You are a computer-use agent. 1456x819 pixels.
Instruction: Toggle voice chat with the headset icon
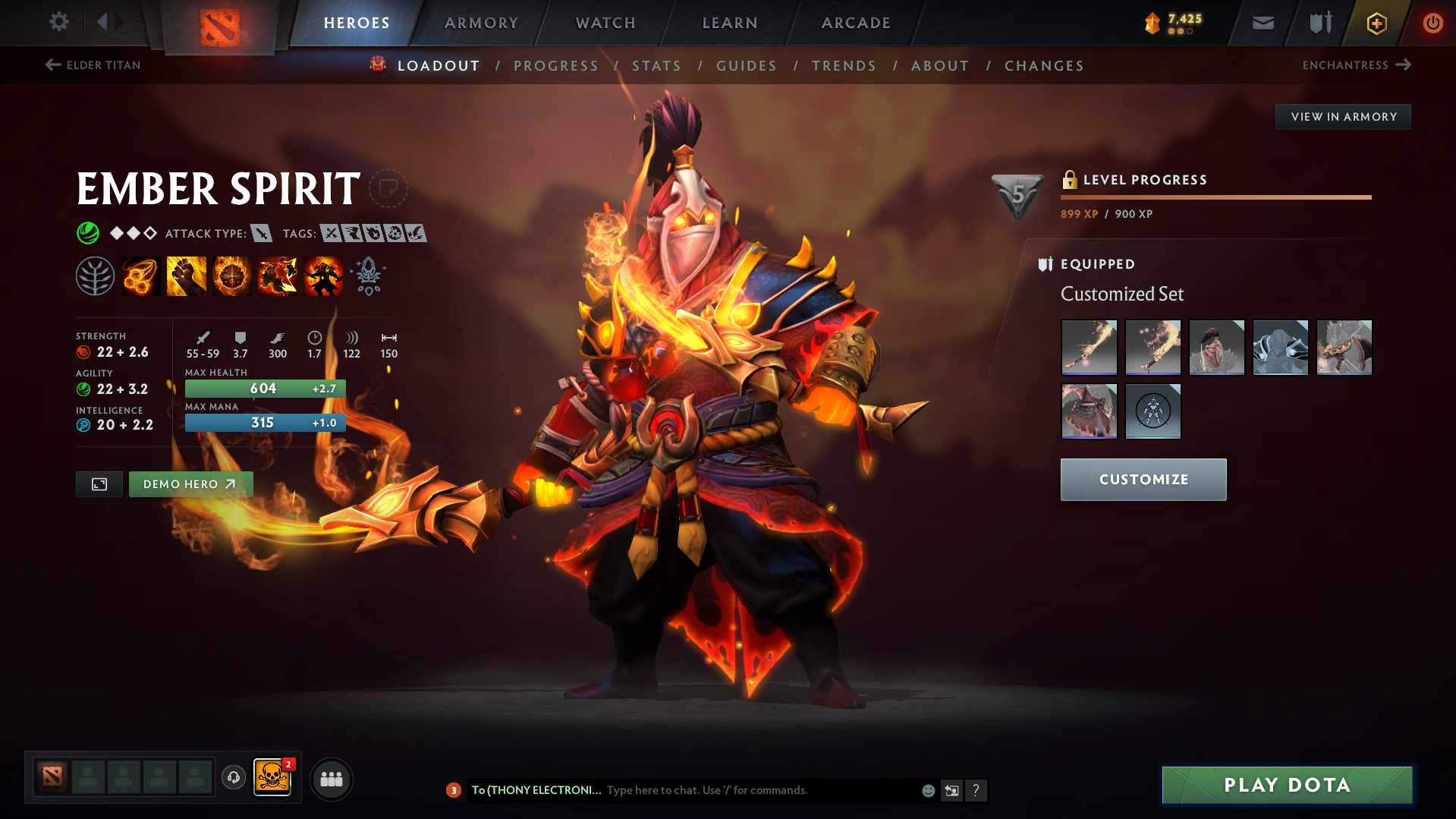click(233, 779)
